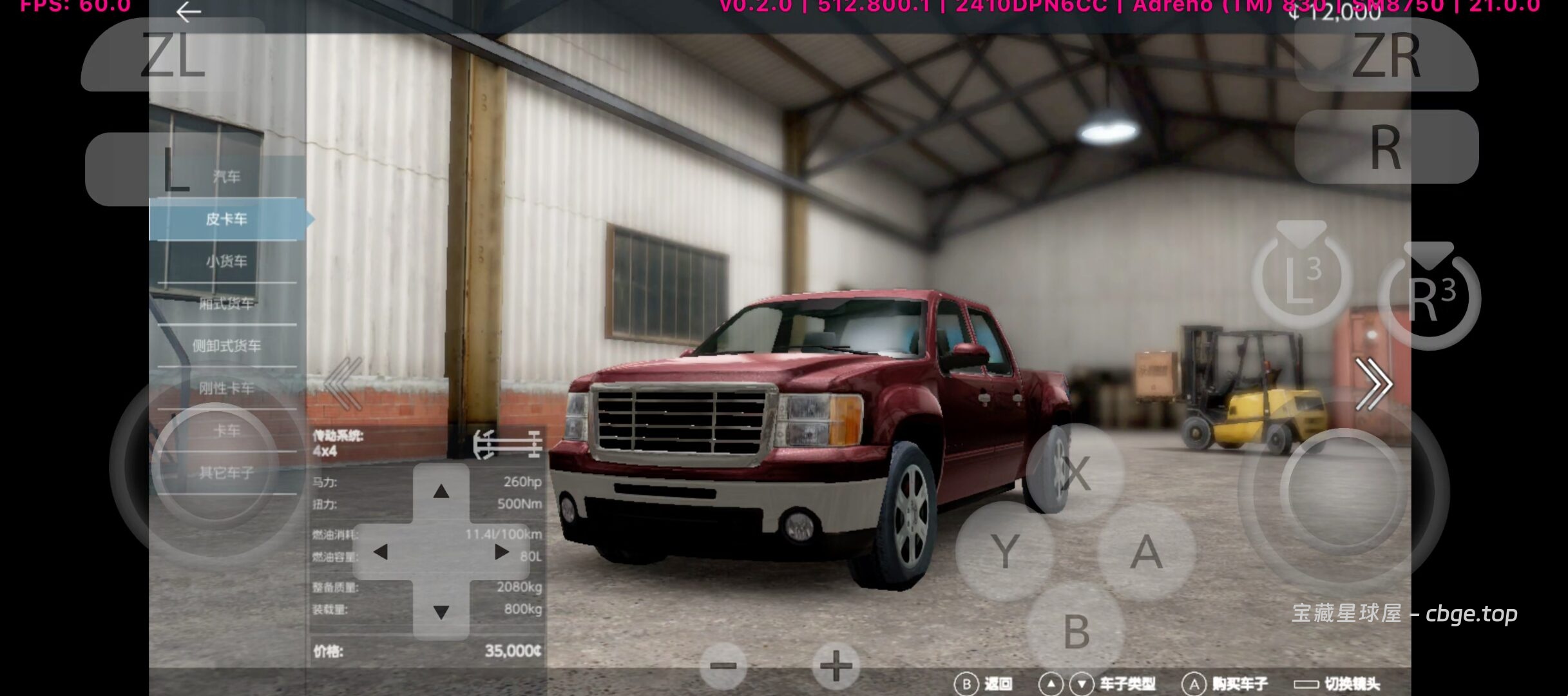Select the 侧卸式货车 category
This screenshot has width=1568, height=696.
click(226, 346)
